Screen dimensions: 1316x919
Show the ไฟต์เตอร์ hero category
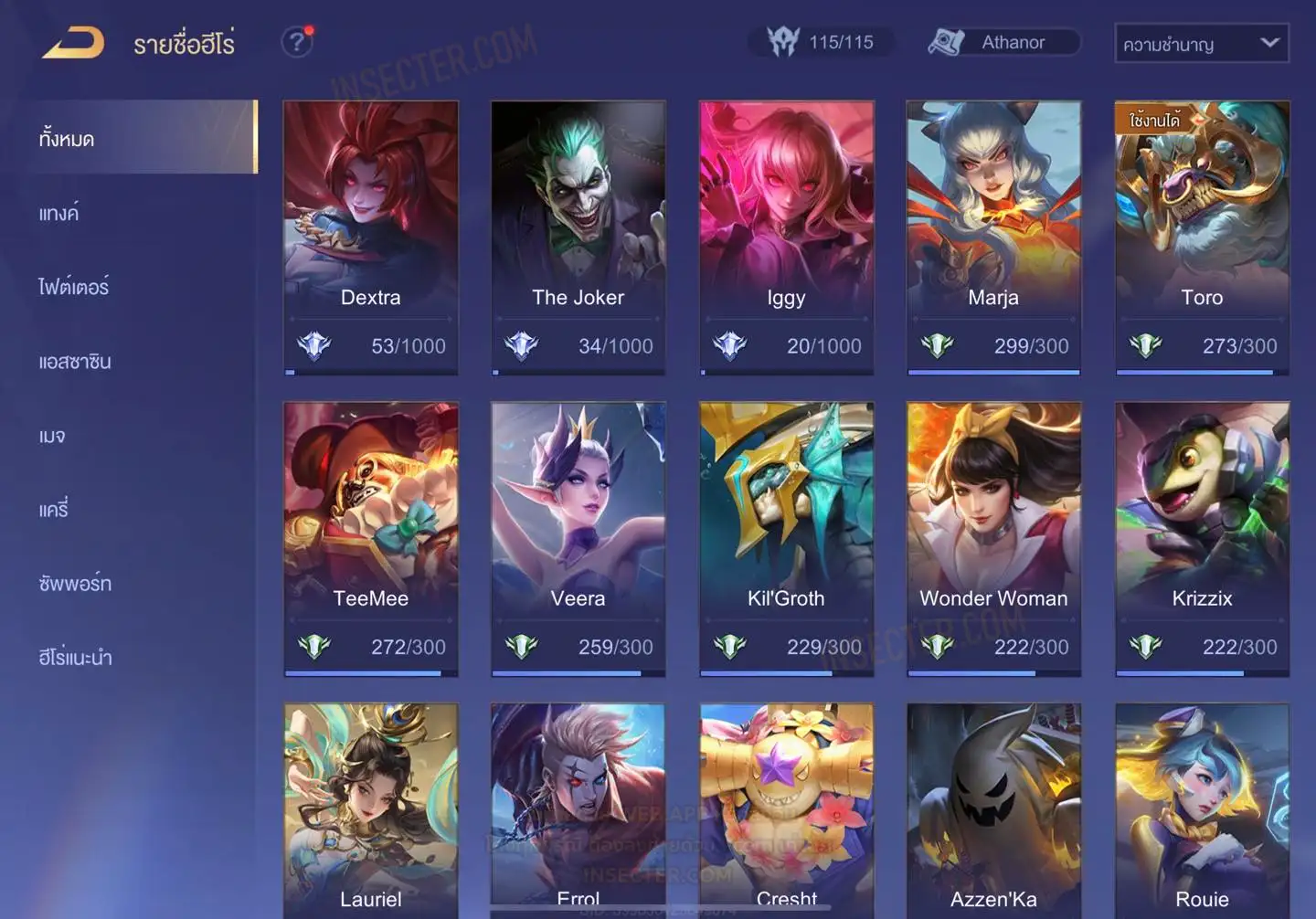click(x=74, y=287)
